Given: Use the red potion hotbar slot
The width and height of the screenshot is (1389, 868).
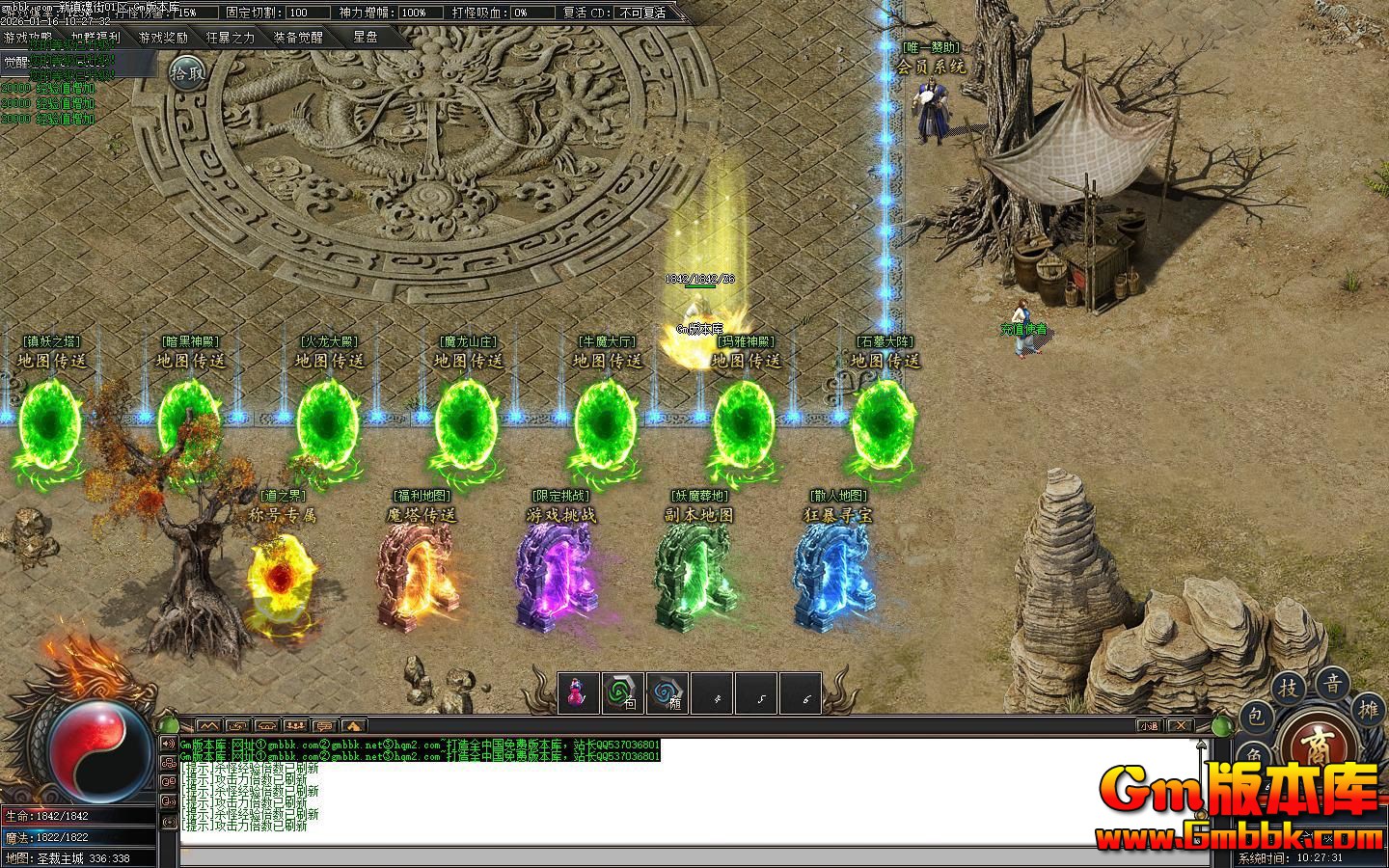Looking at the screenshot, I should pyautogui.click(x=578, y=692).
